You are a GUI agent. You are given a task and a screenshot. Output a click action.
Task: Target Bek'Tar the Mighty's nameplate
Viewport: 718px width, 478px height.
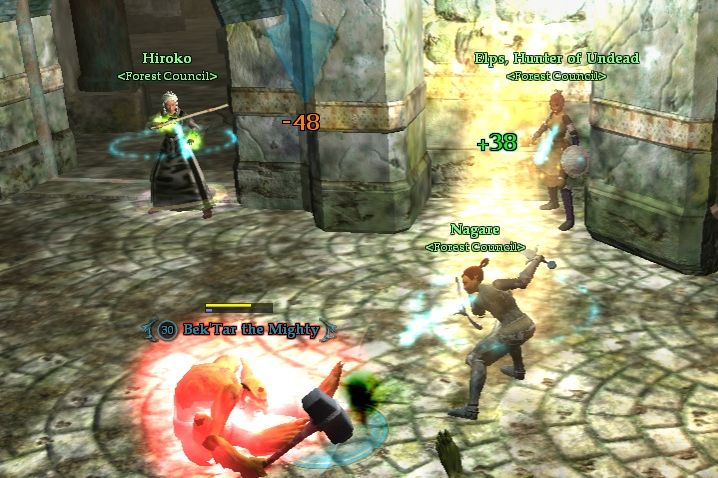(x=250, y=329)
